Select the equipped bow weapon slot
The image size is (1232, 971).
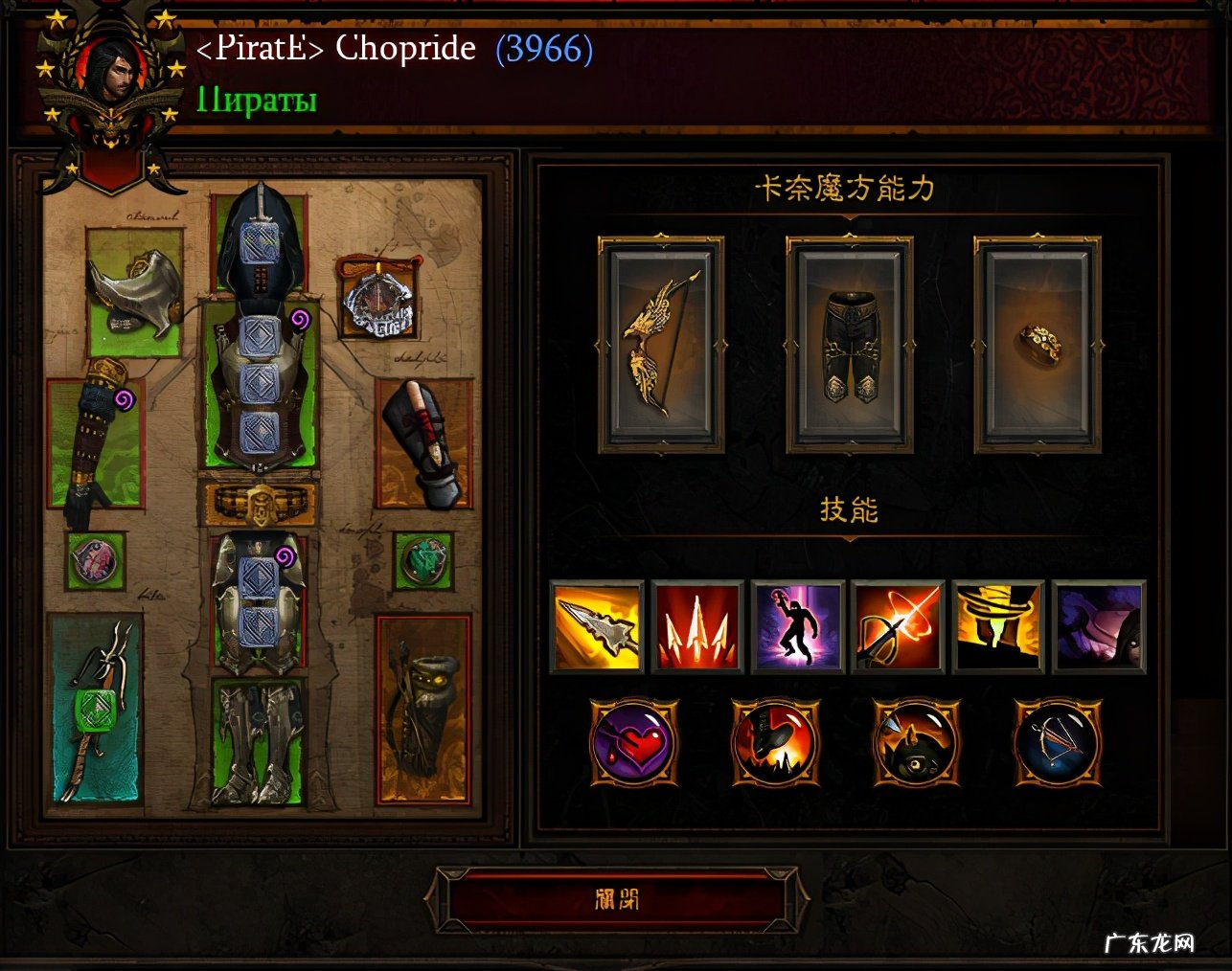coord(96,709)
